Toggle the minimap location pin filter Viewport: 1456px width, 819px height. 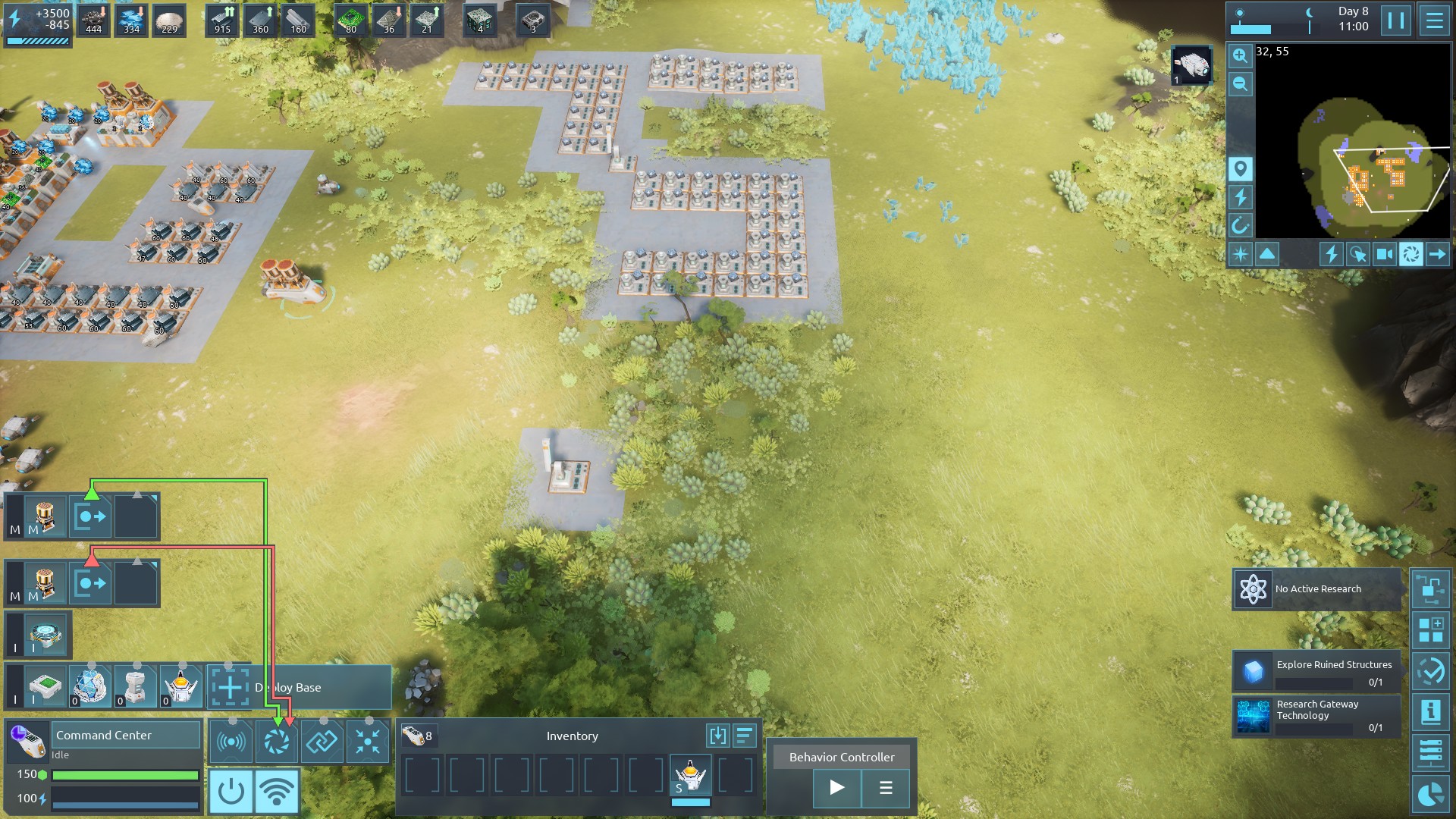pyautogui.click(x=1240, y=168)
